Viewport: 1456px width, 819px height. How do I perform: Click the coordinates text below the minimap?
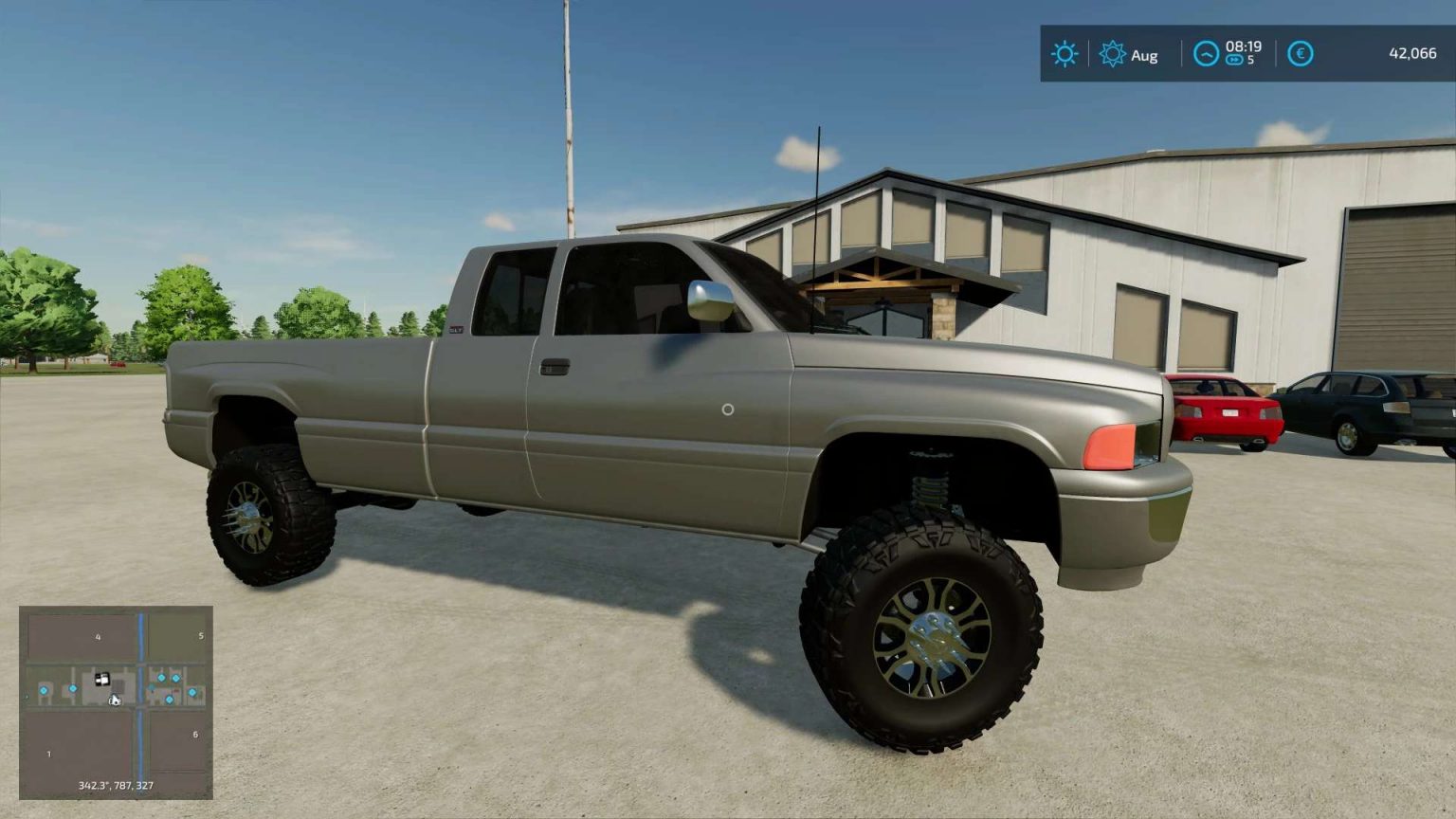(x=117, y=785)
